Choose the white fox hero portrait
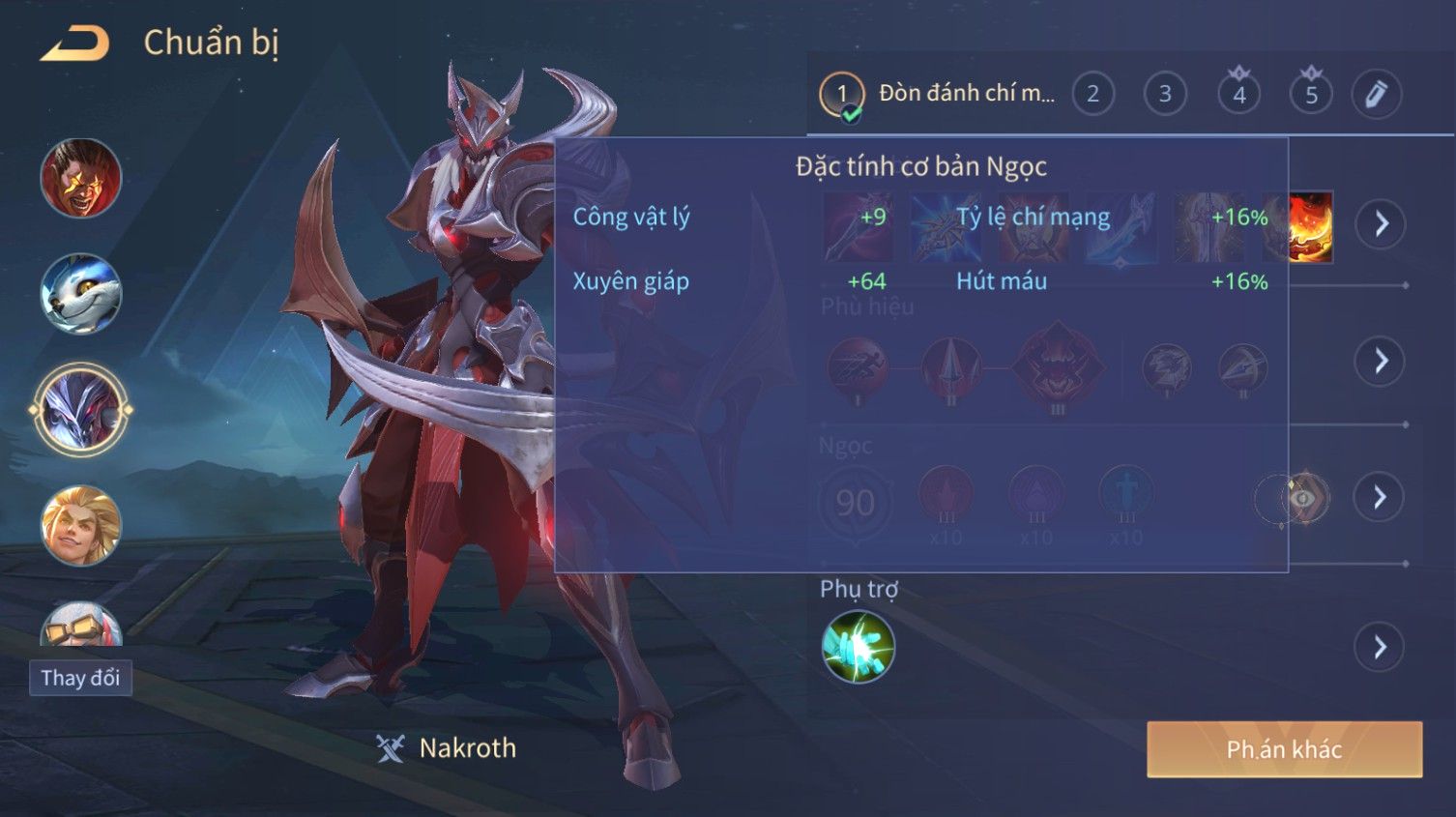Screen dimensions: 1456x817 (81, 294)
